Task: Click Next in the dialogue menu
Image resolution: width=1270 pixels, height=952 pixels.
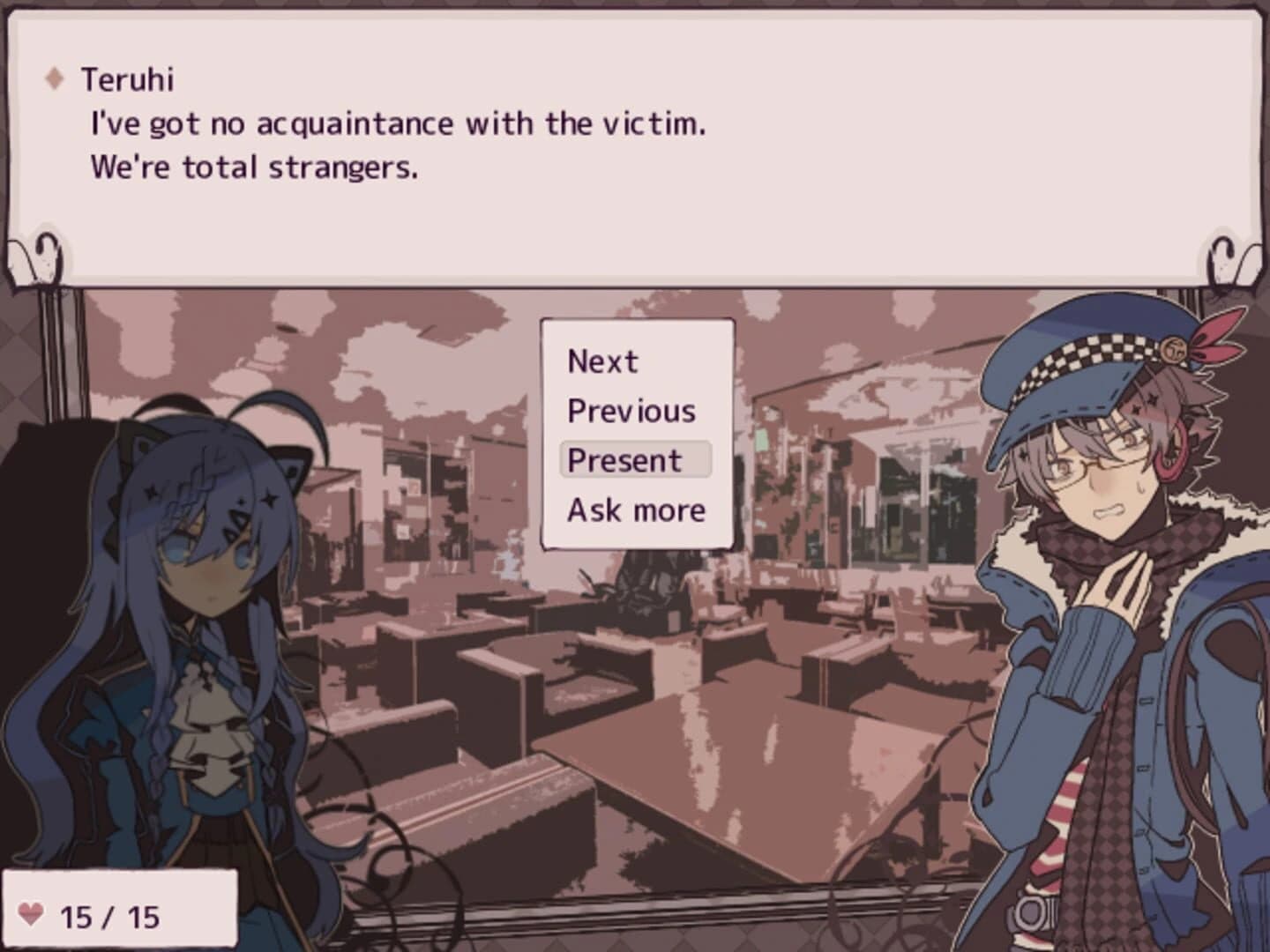Action: pyautogui.click(x=602, y=360)
